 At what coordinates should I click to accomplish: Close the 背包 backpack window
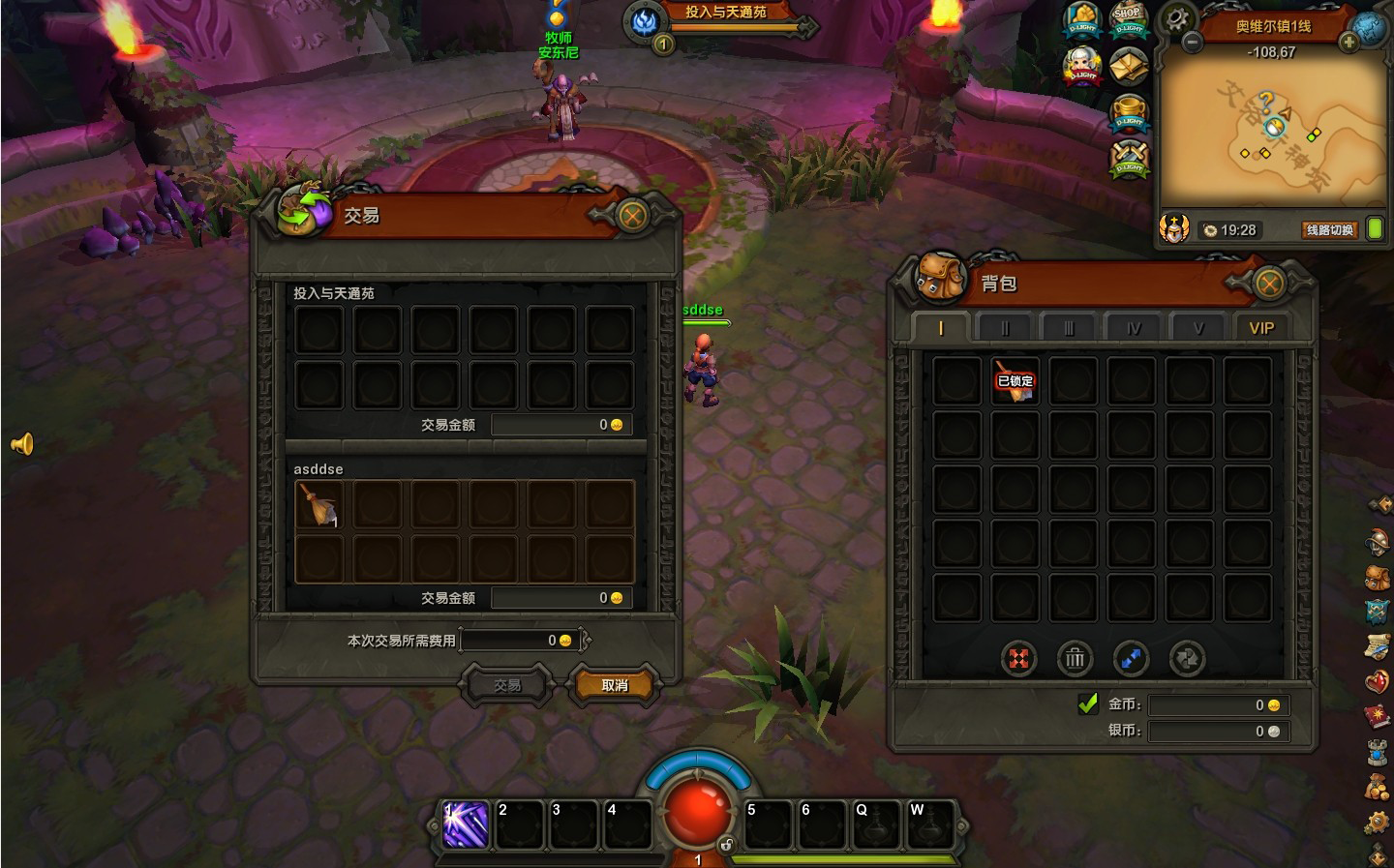[1268, 284]
